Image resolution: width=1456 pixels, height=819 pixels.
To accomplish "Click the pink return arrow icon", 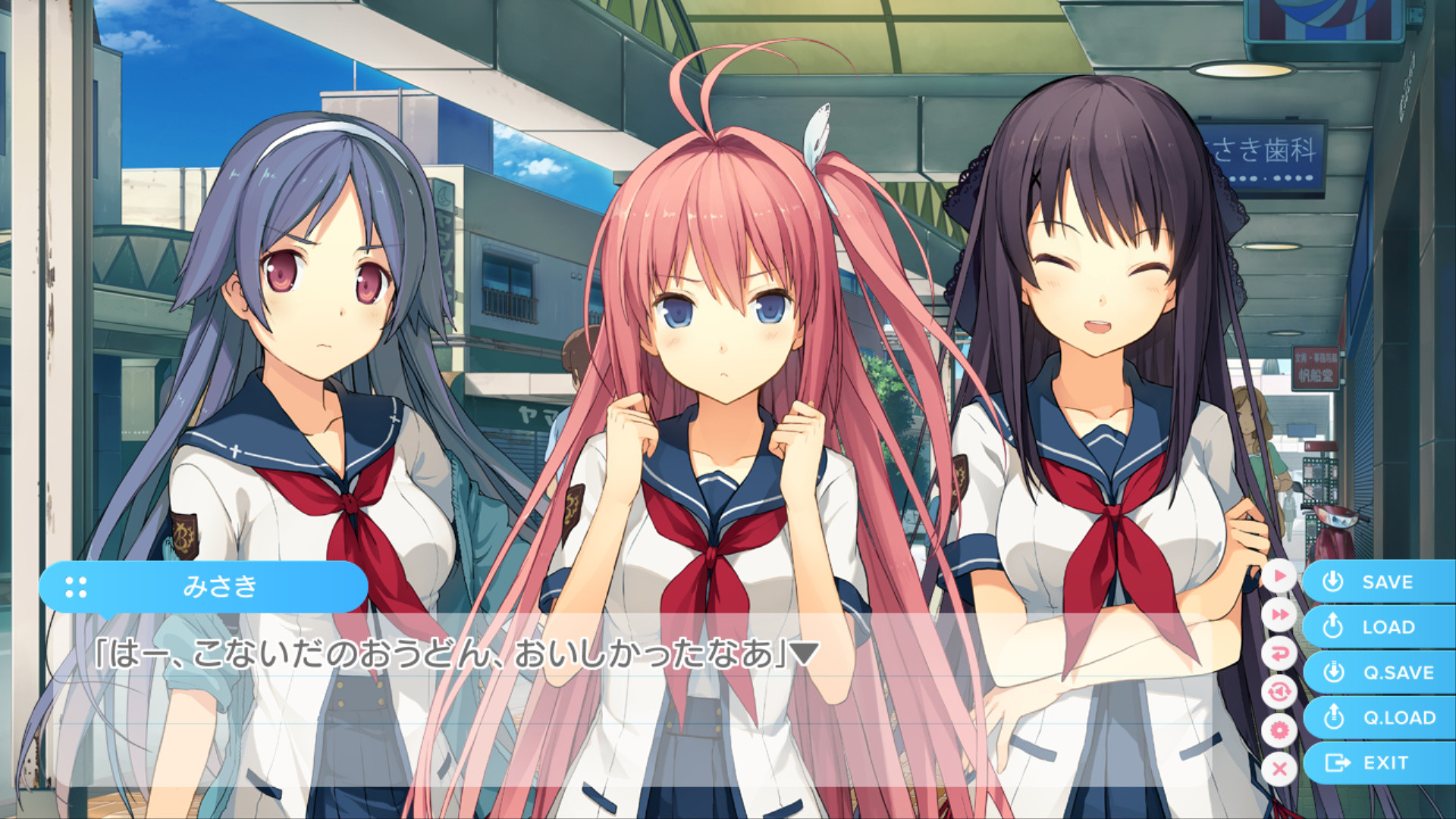I will [x=1279, y=653].
